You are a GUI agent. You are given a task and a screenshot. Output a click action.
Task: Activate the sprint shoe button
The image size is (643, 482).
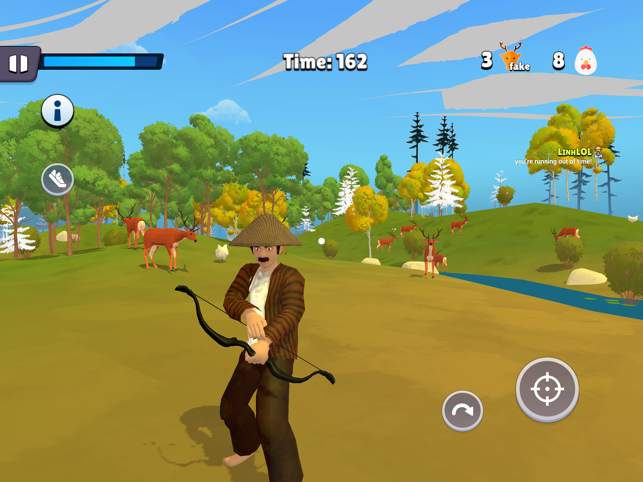57,179
